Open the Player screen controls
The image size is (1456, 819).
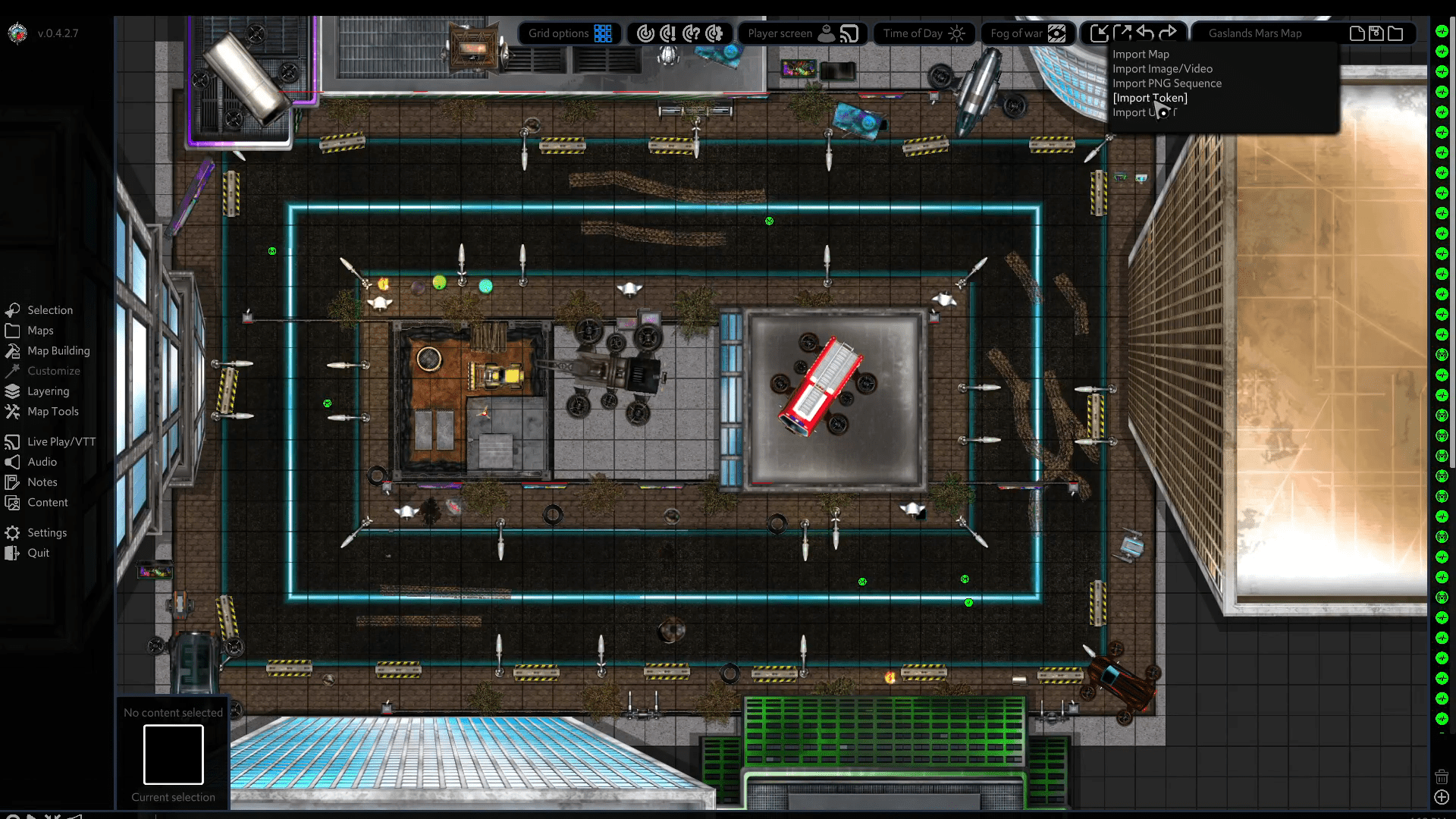tap(802, 33)
